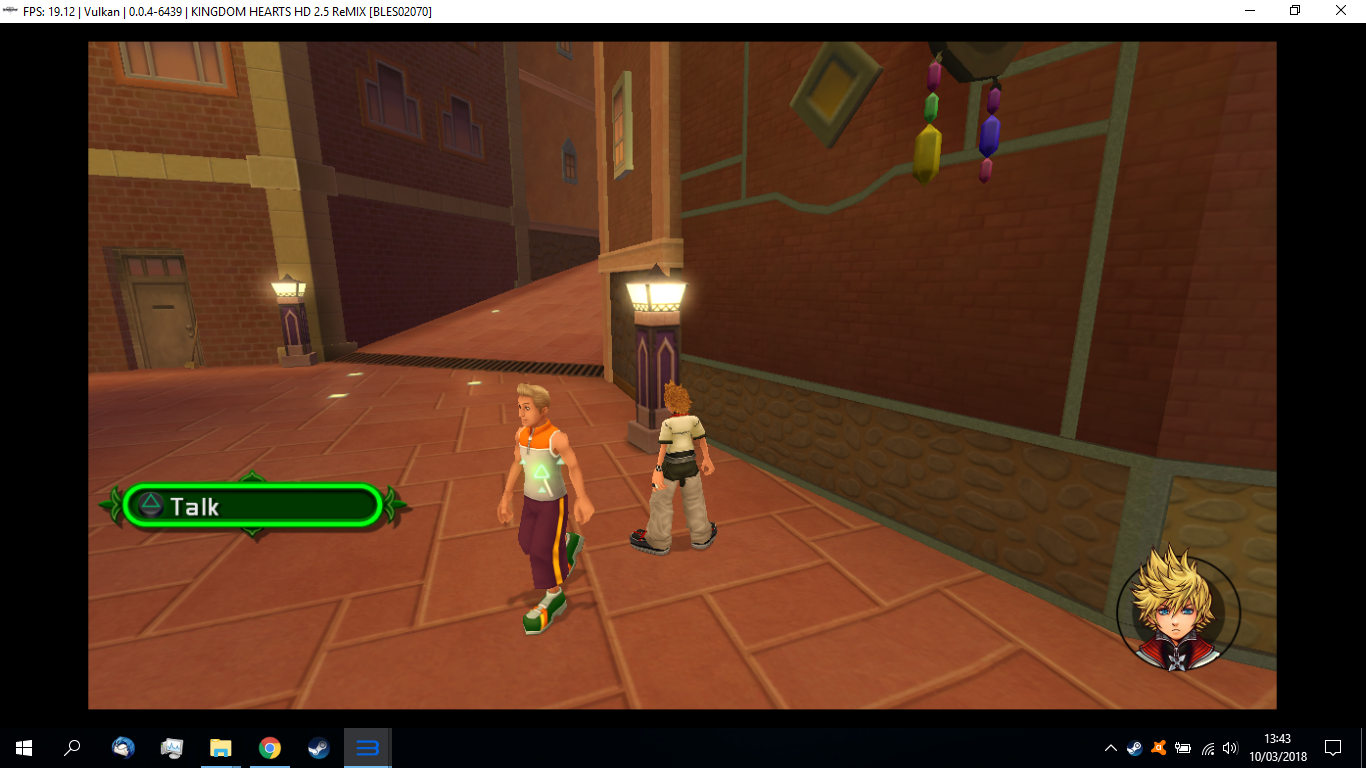Click the search magnifier on the taskbar
This screenshot has height=768, width=1366.
point(70,748)
